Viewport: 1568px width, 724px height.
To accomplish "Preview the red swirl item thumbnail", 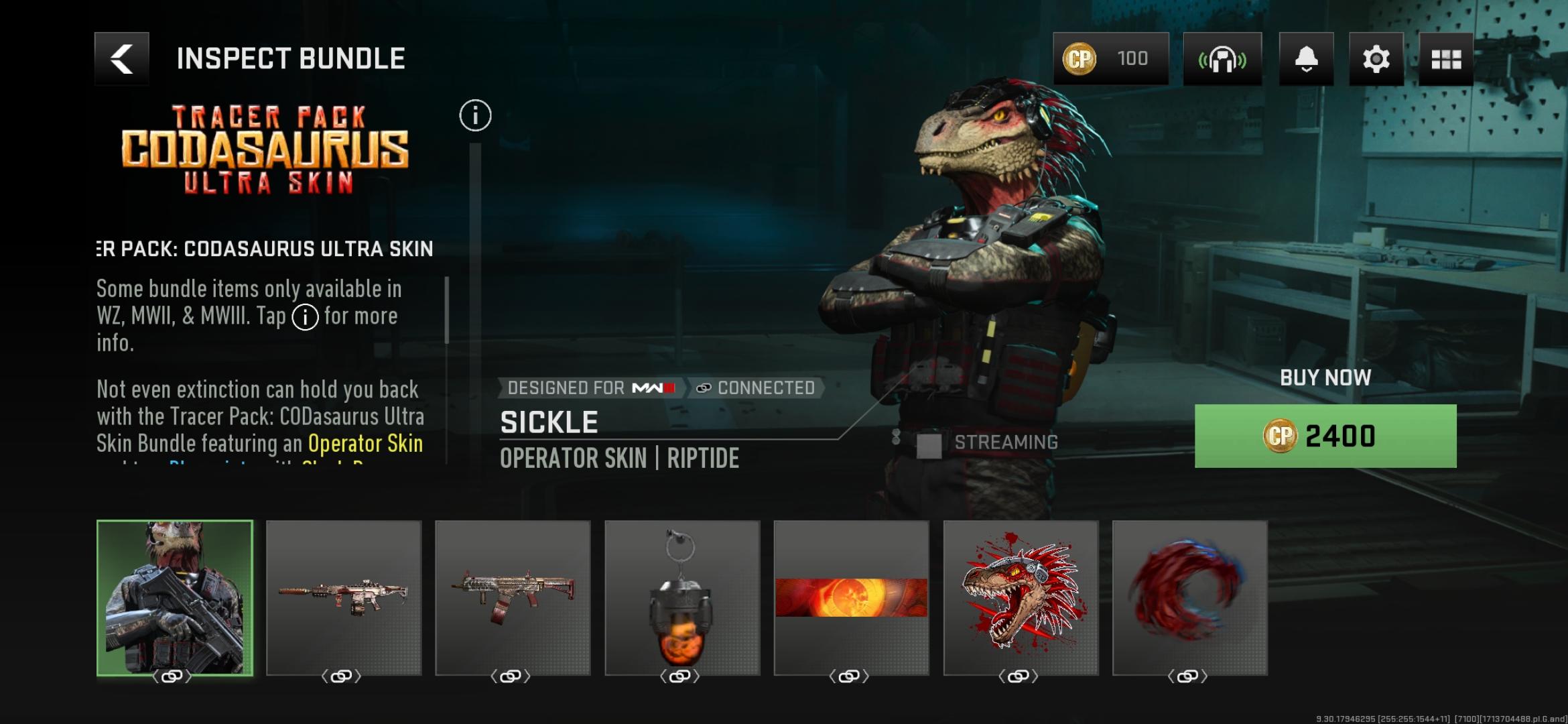I will [1189, 598].
